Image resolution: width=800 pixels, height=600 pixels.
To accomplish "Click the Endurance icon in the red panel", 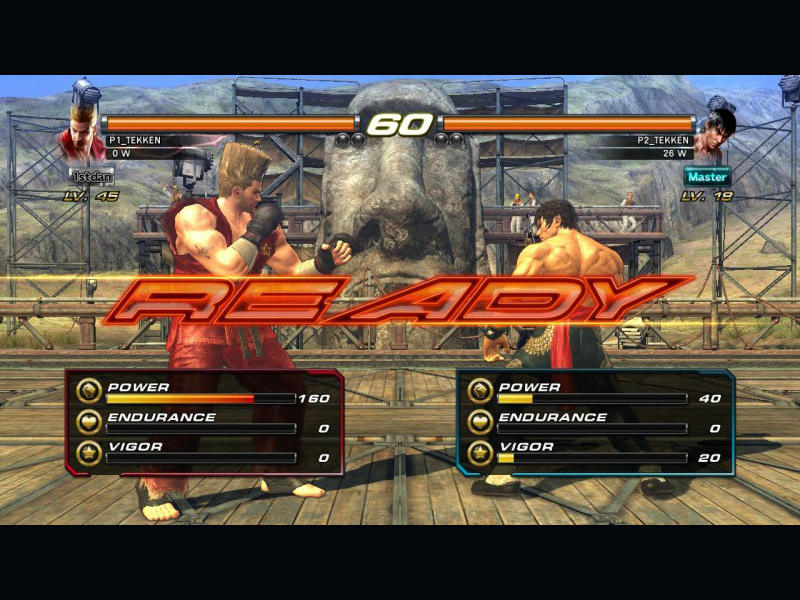I will click(89, 422).
